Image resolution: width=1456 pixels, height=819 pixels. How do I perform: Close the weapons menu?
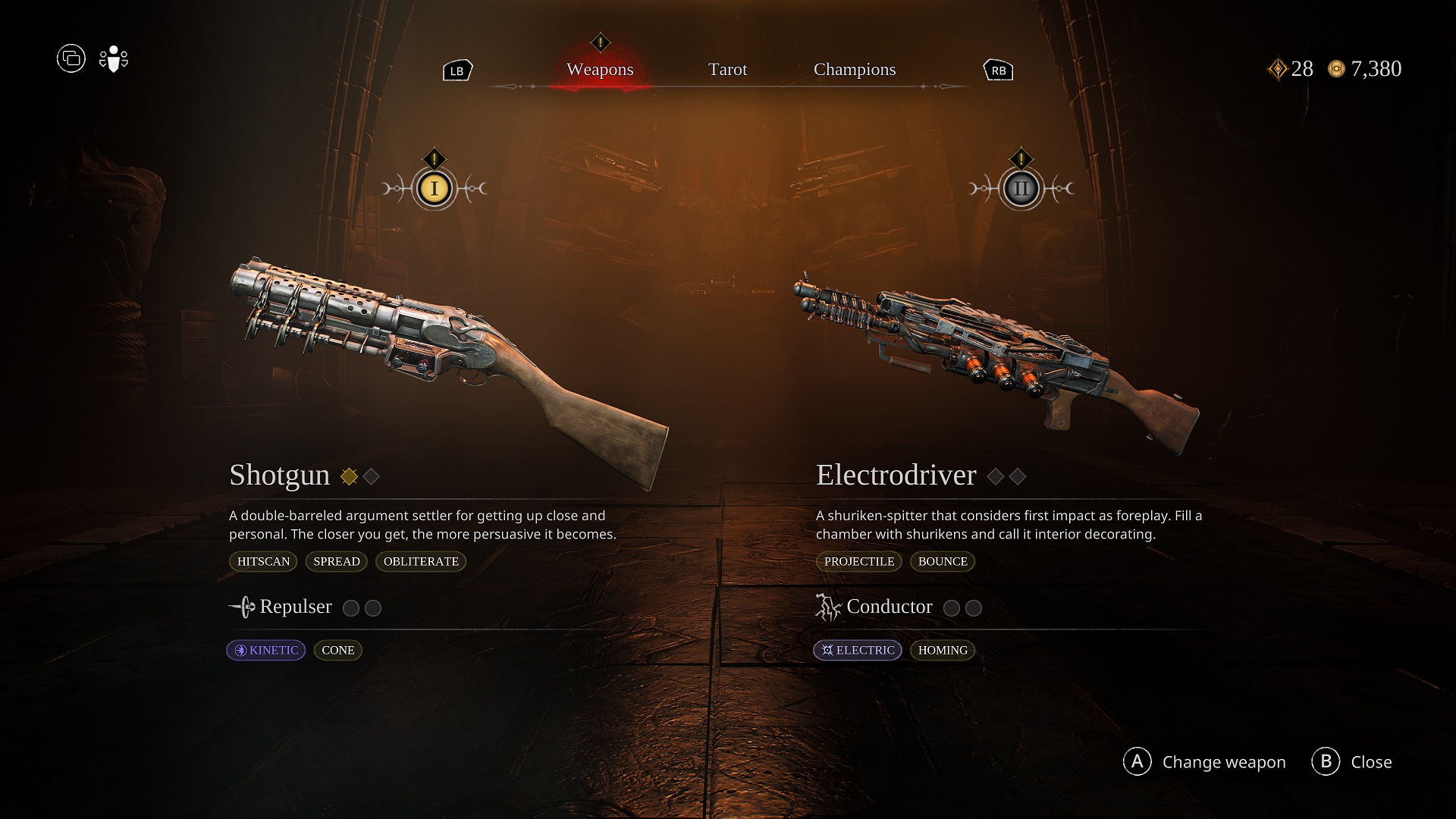1352,761
